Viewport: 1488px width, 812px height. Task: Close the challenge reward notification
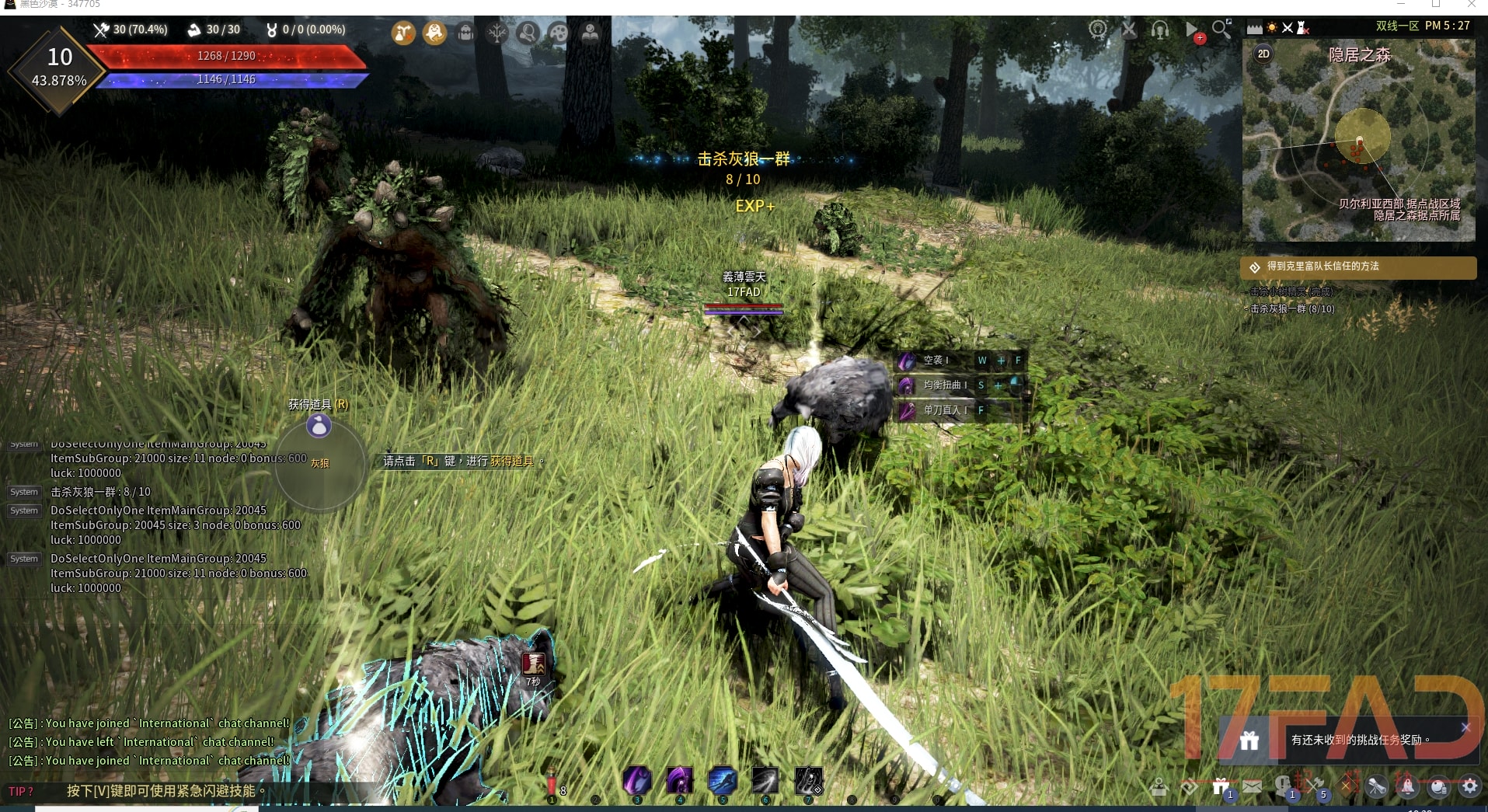pyautogui.click(x=1465, y=727)
